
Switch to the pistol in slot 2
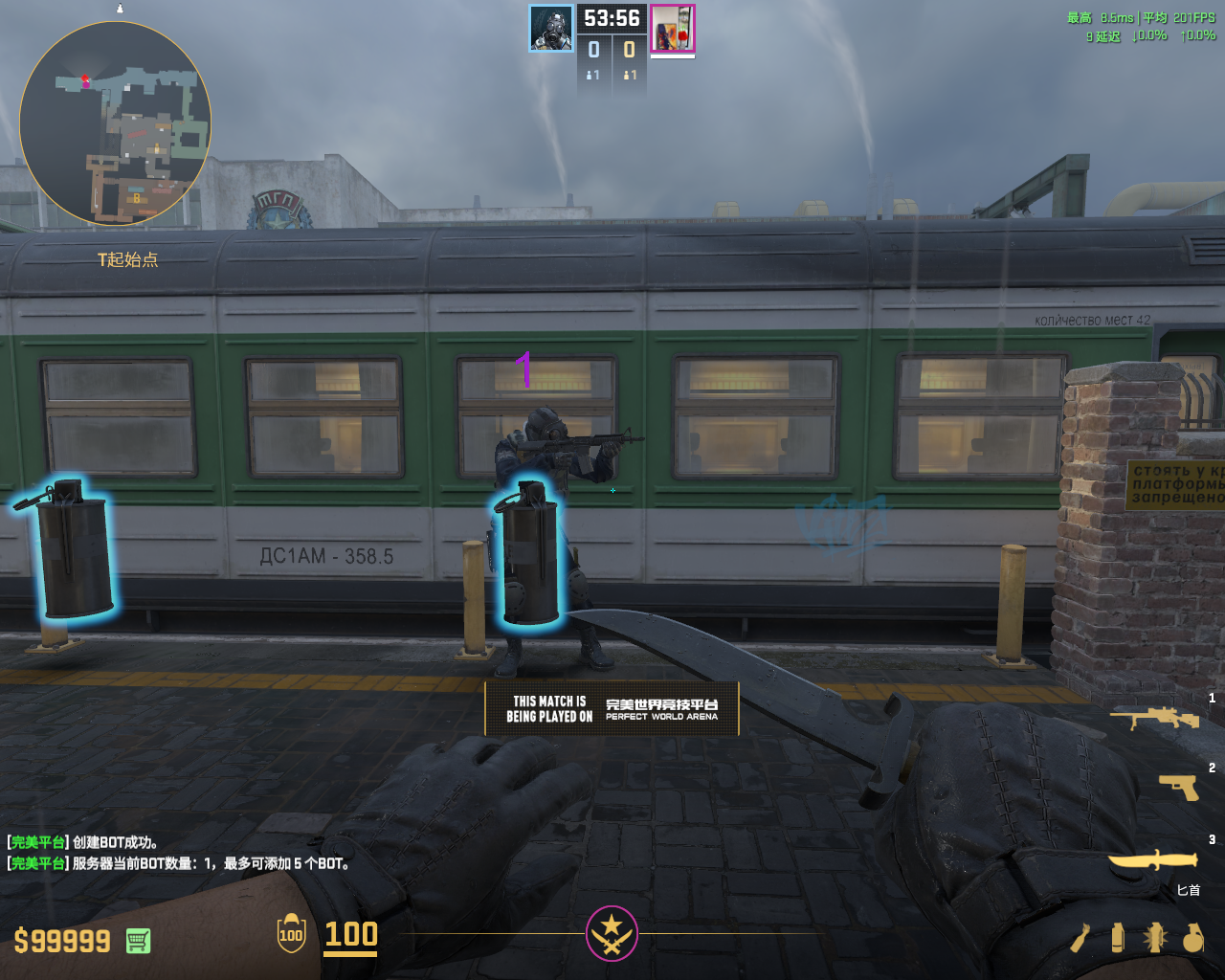[1178, 787]
